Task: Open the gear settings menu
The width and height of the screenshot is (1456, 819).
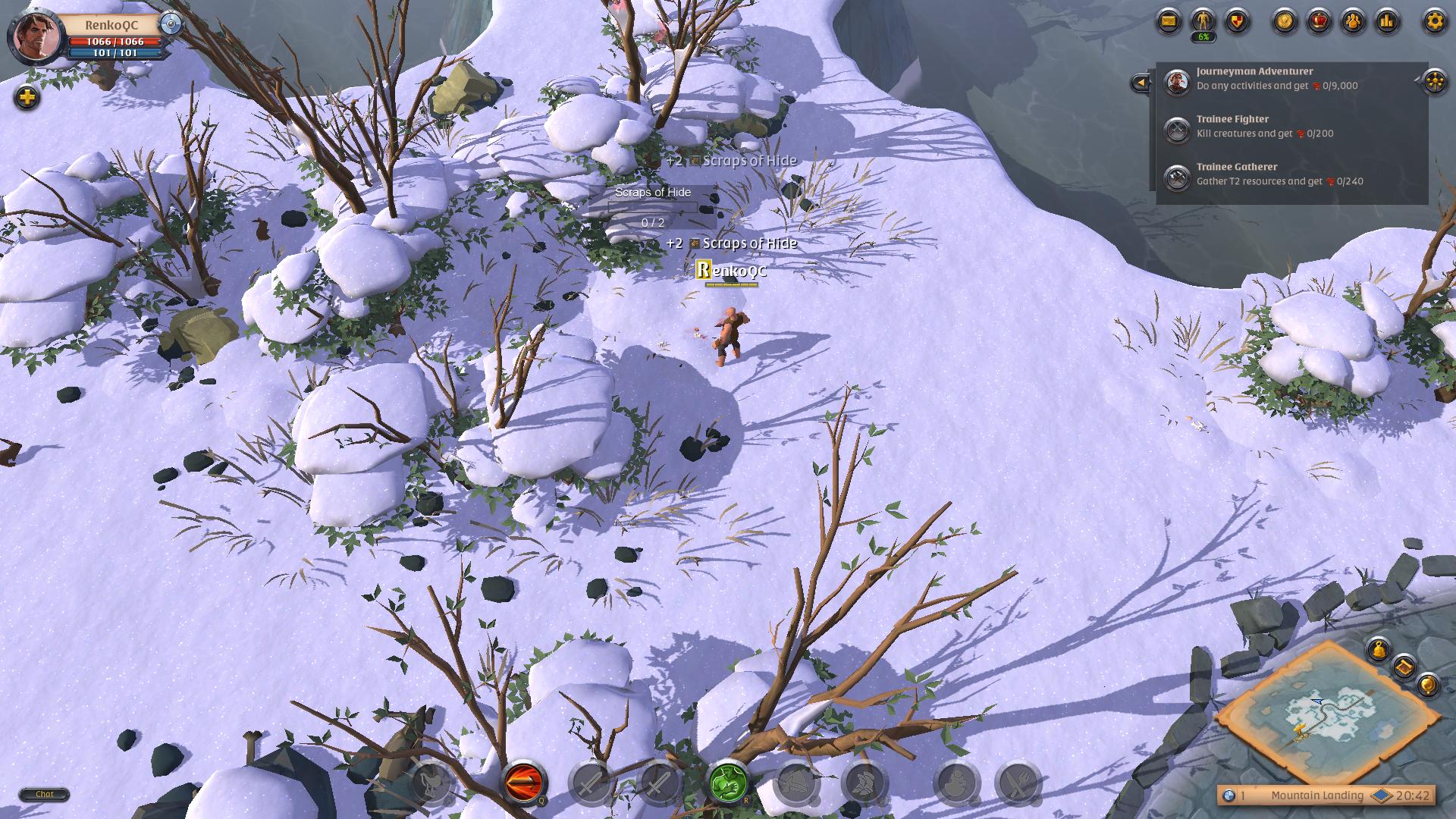Action: 1434,20
